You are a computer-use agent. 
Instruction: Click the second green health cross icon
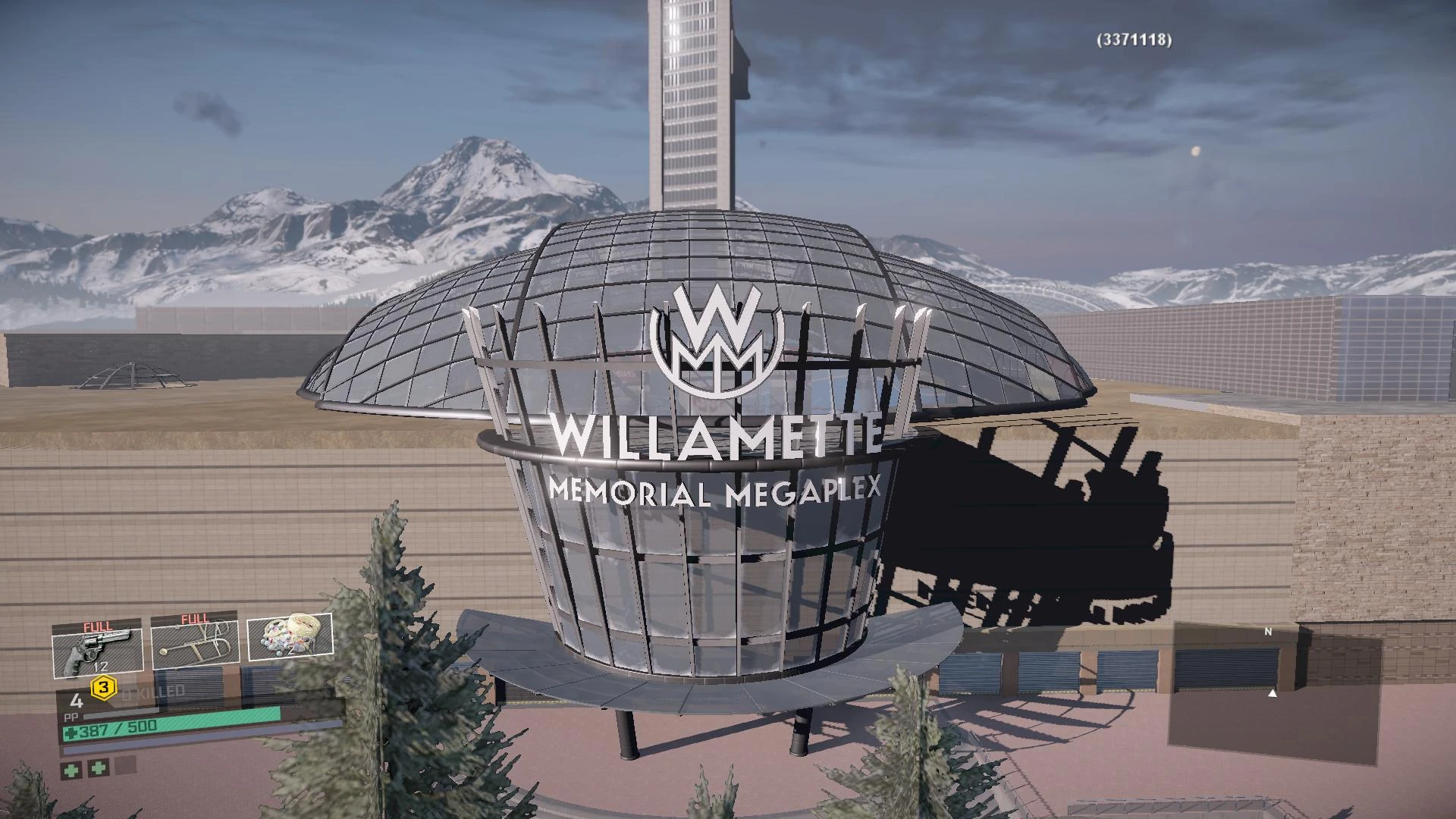point(99,769)
